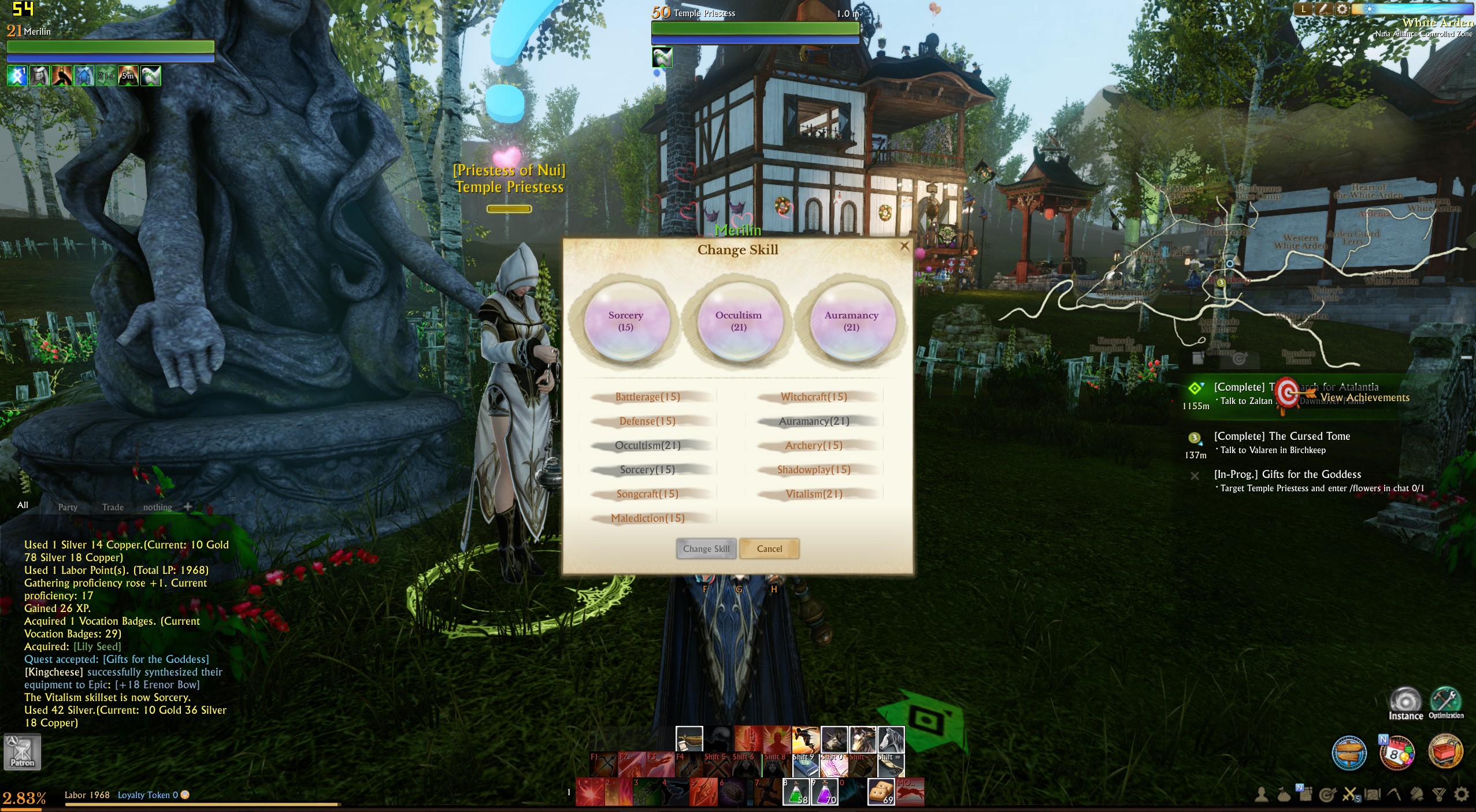
Task: Select the Occultism (21) orb
Action: pos(739,321)
